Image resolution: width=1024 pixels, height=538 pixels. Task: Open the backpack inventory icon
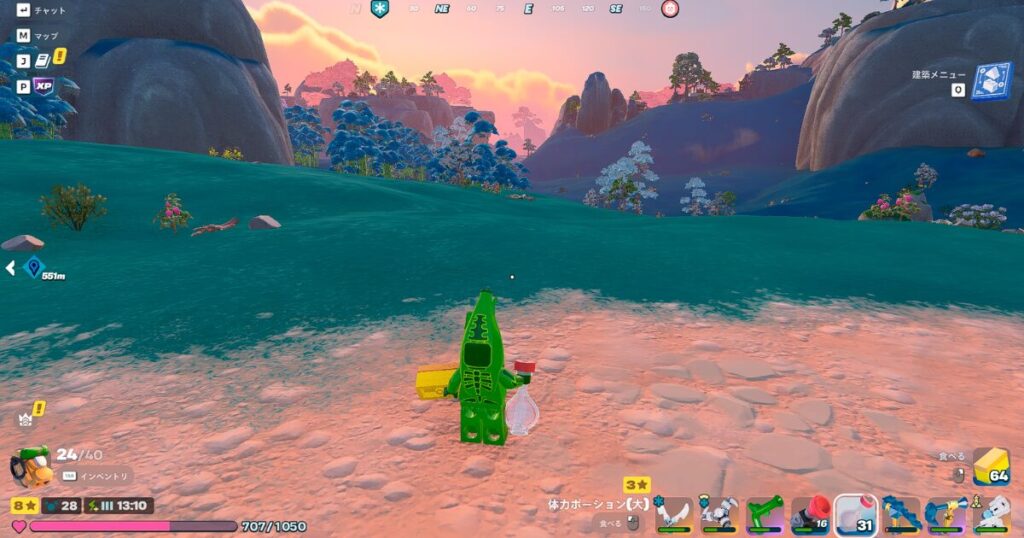[x=31, y=465]
